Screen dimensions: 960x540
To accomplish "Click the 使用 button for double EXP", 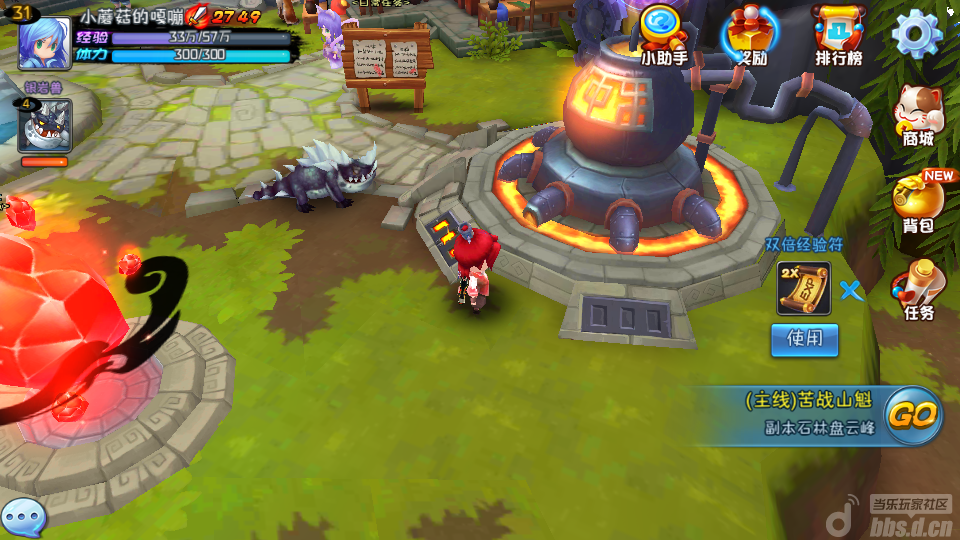I will [804, 339].
